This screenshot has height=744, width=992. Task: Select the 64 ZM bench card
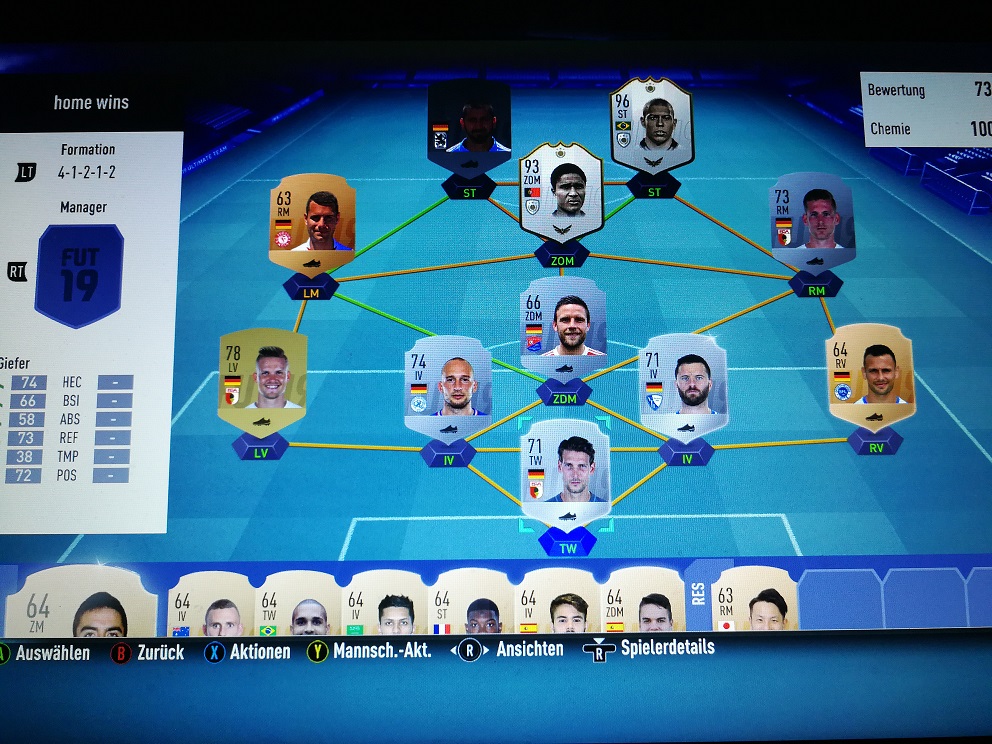80,603
